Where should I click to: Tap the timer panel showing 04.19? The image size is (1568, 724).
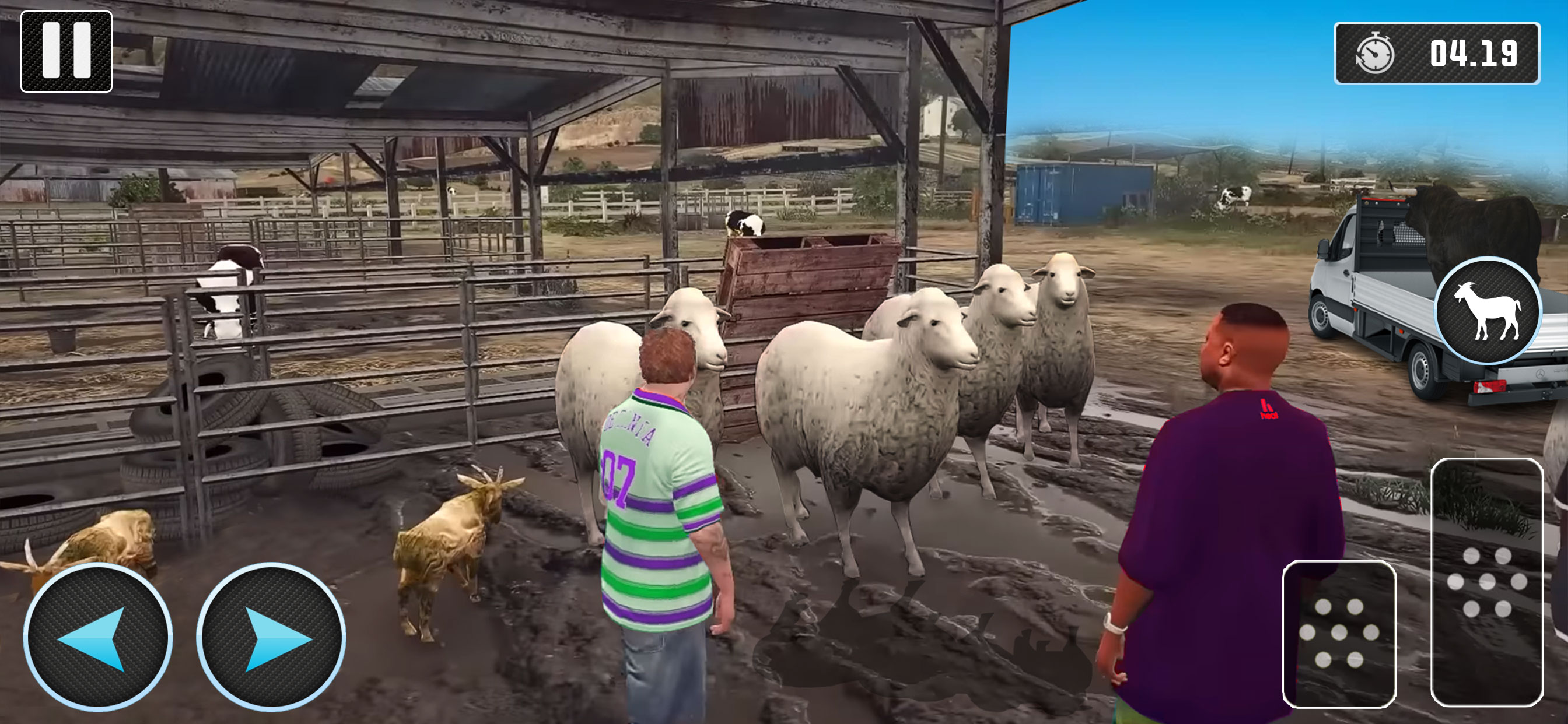tap(1437, 55)
